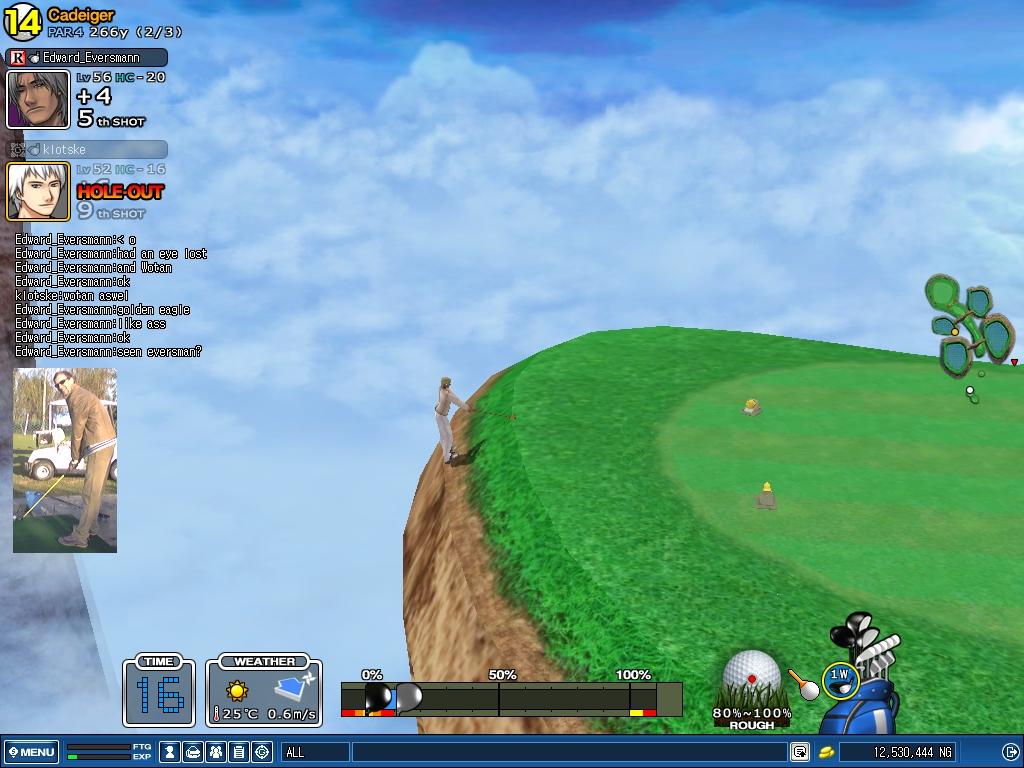This screenshot has height=768, width=1024.
Task: Select klotske's player portrait
Action: click(38, 191)
